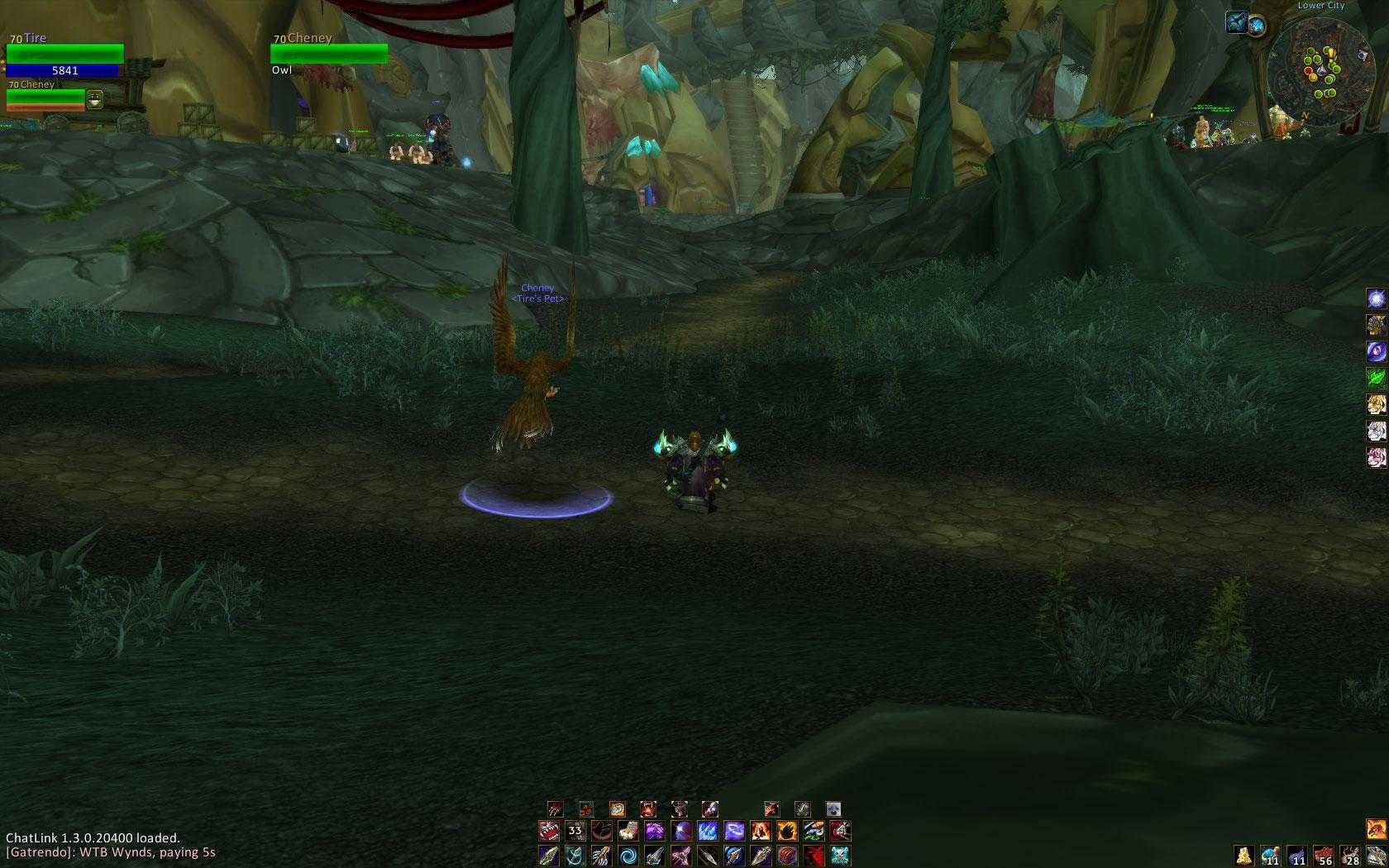Select the Cheney target frame
The image size is (1389, 868).
pos(329,53)
